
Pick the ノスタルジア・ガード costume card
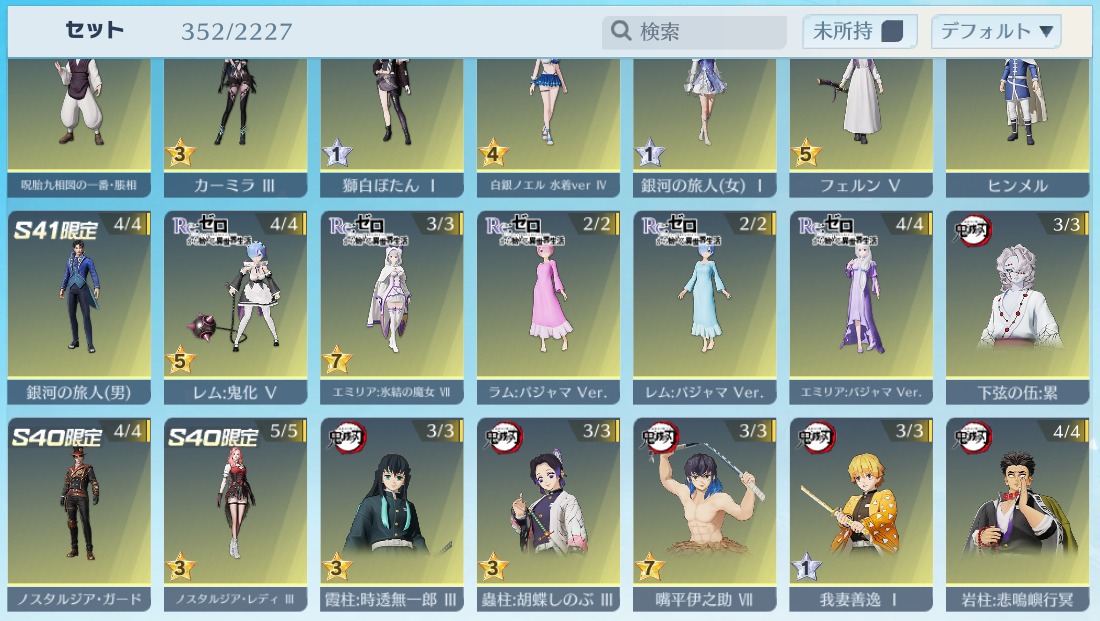coord(79,512)
